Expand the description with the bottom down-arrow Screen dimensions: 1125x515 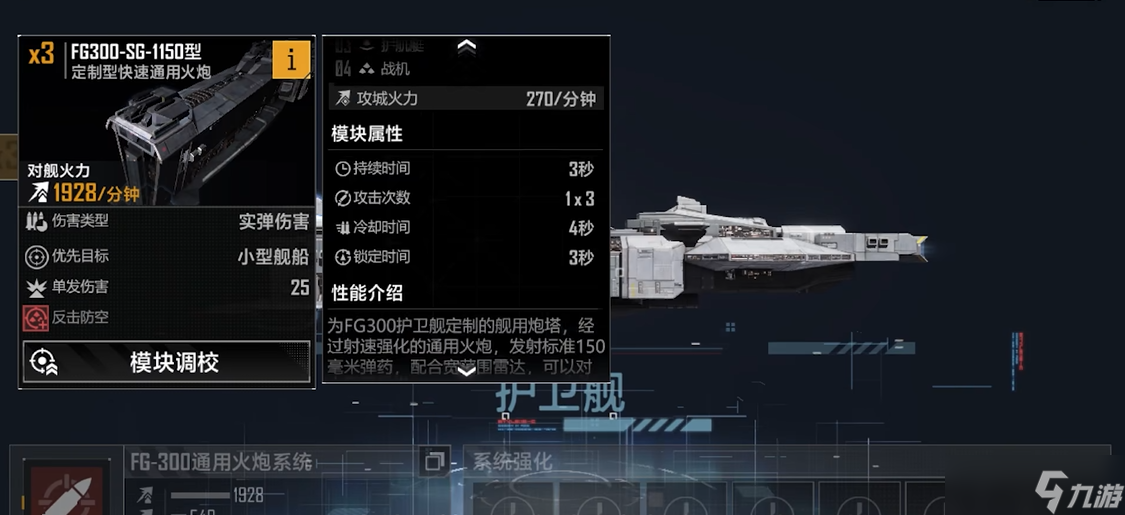(x=466, y=371)
